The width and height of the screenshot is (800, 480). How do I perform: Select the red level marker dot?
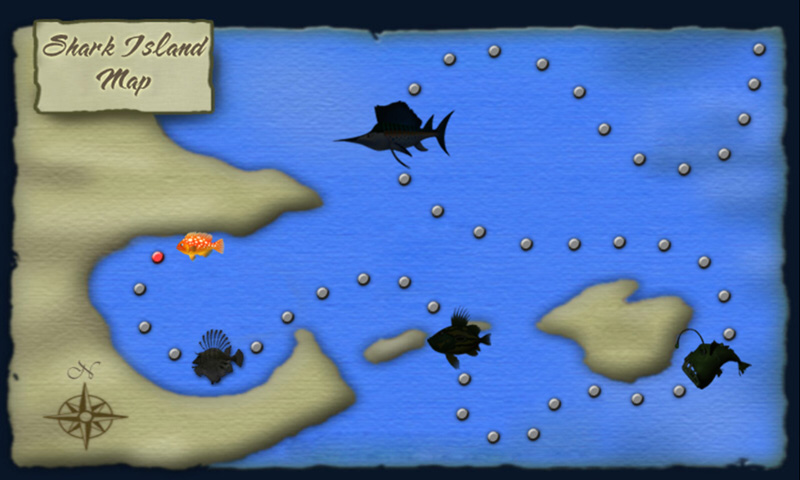click(x=157, y=257)
